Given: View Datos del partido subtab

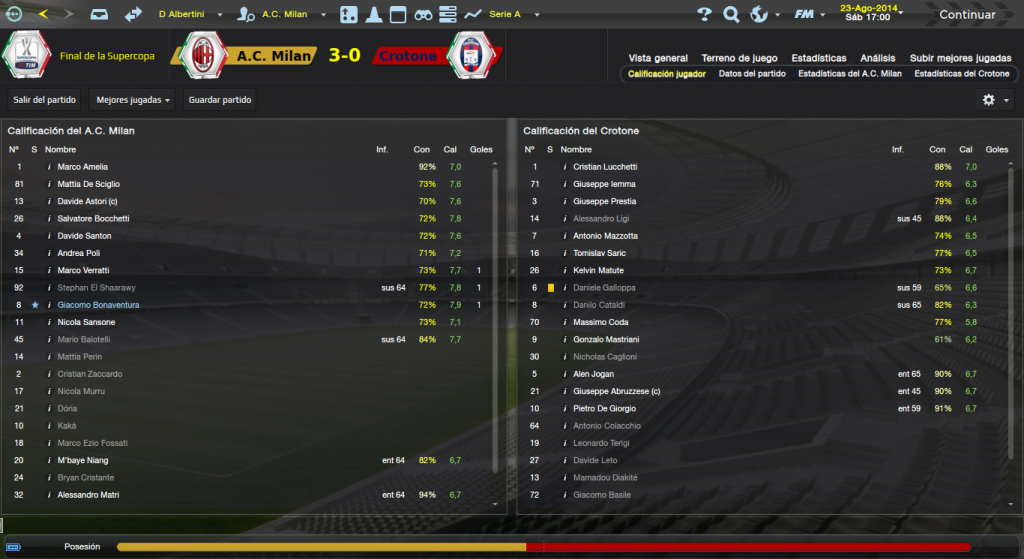Looking at the screenshot, I should (x=751, y=74).
